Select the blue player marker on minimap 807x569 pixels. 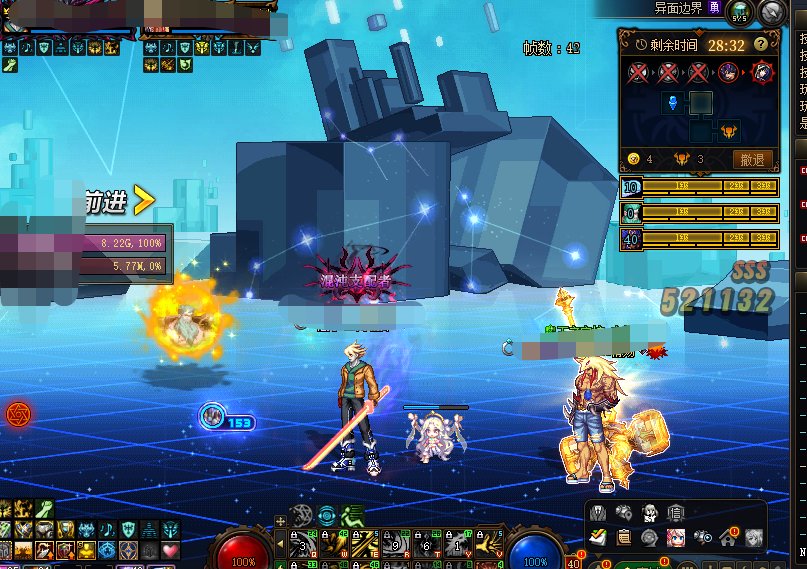pyautogui.click(x=674, y=102)
